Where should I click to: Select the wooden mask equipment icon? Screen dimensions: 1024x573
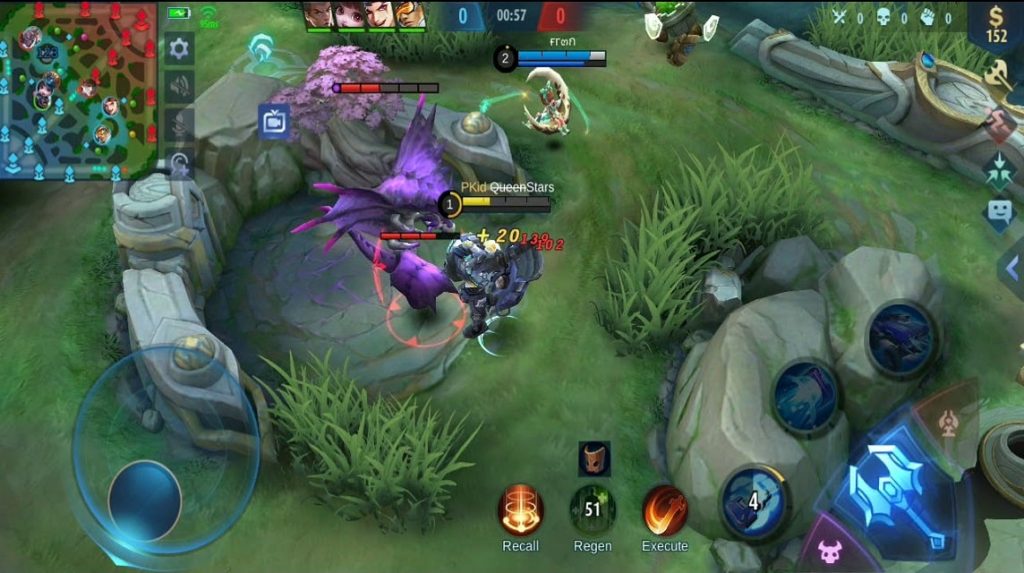click(594, 459)
